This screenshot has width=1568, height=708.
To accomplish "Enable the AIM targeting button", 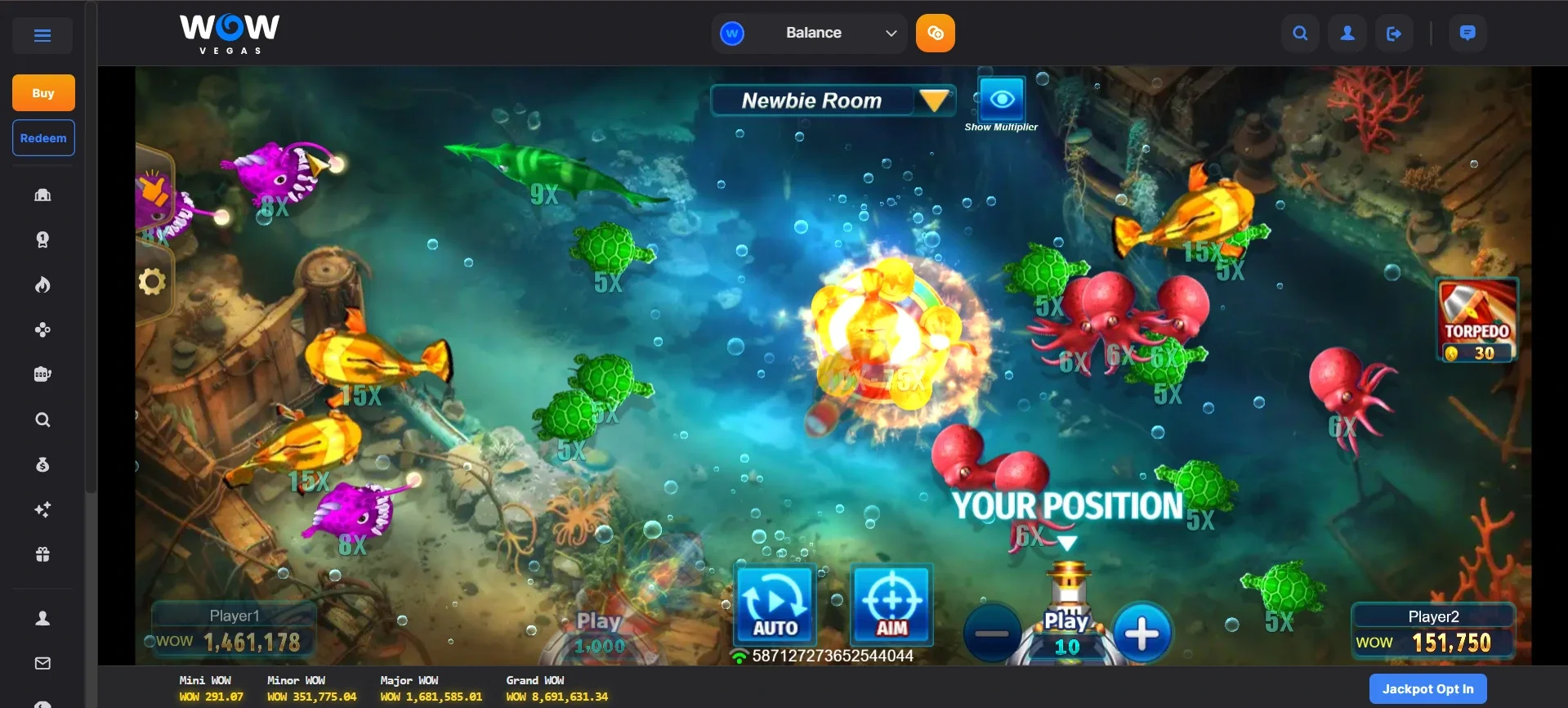I will pos(891,604).
